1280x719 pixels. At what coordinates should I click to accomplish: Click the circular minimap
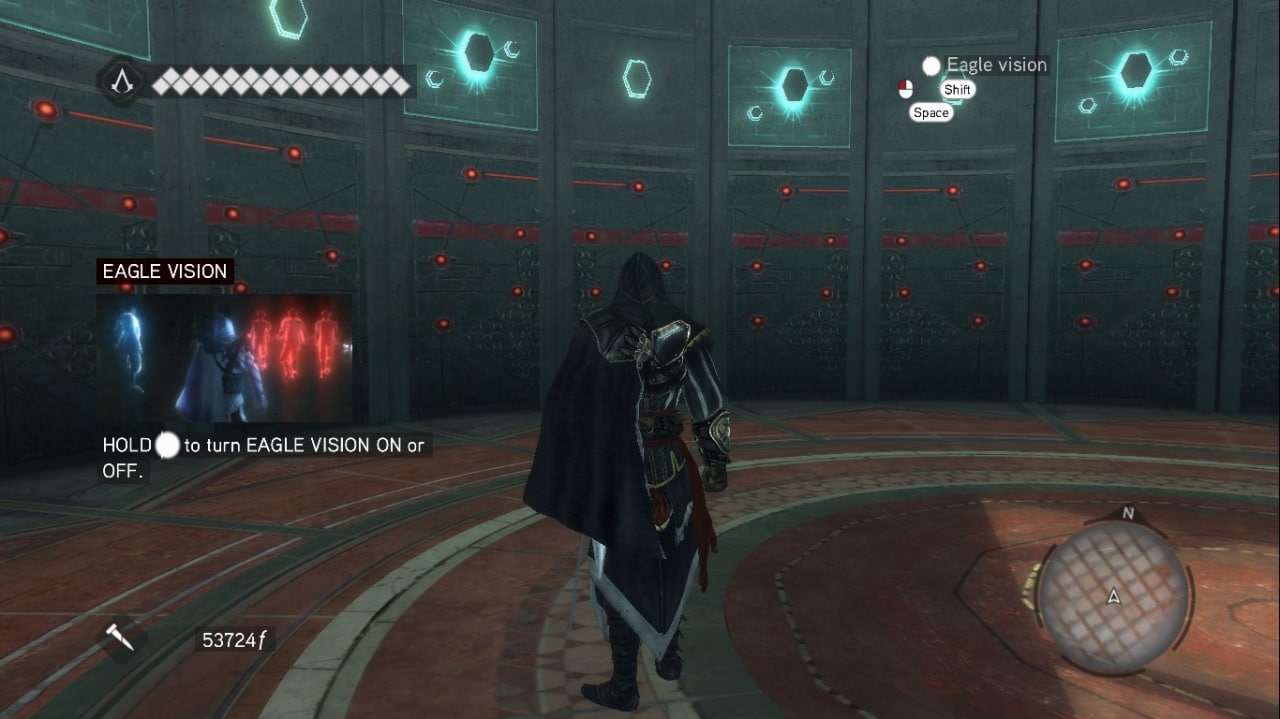tap(1112, 596)
